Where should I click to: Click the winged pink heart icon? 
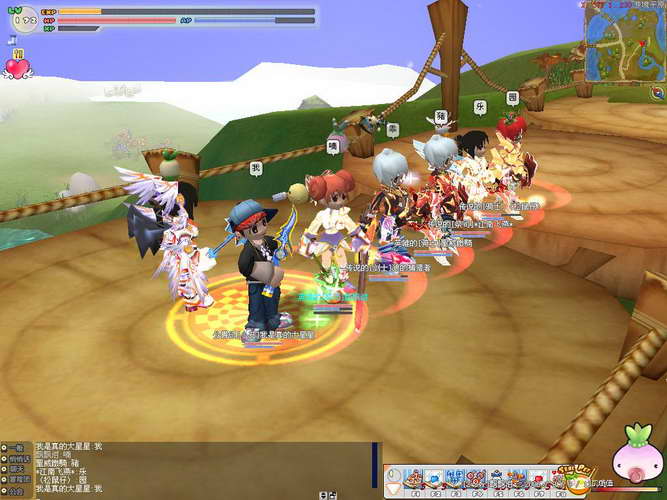pyautogui.click(x=18, y=67)
